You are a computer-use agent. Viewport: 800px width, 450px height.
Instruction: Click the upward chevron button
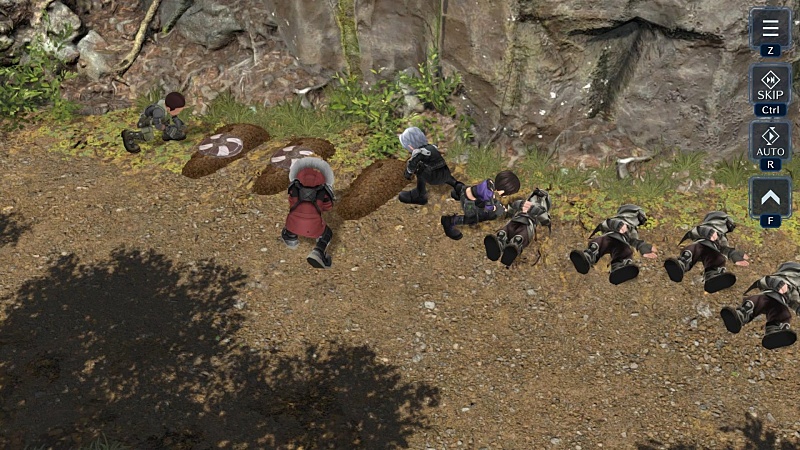pos(770,196)
